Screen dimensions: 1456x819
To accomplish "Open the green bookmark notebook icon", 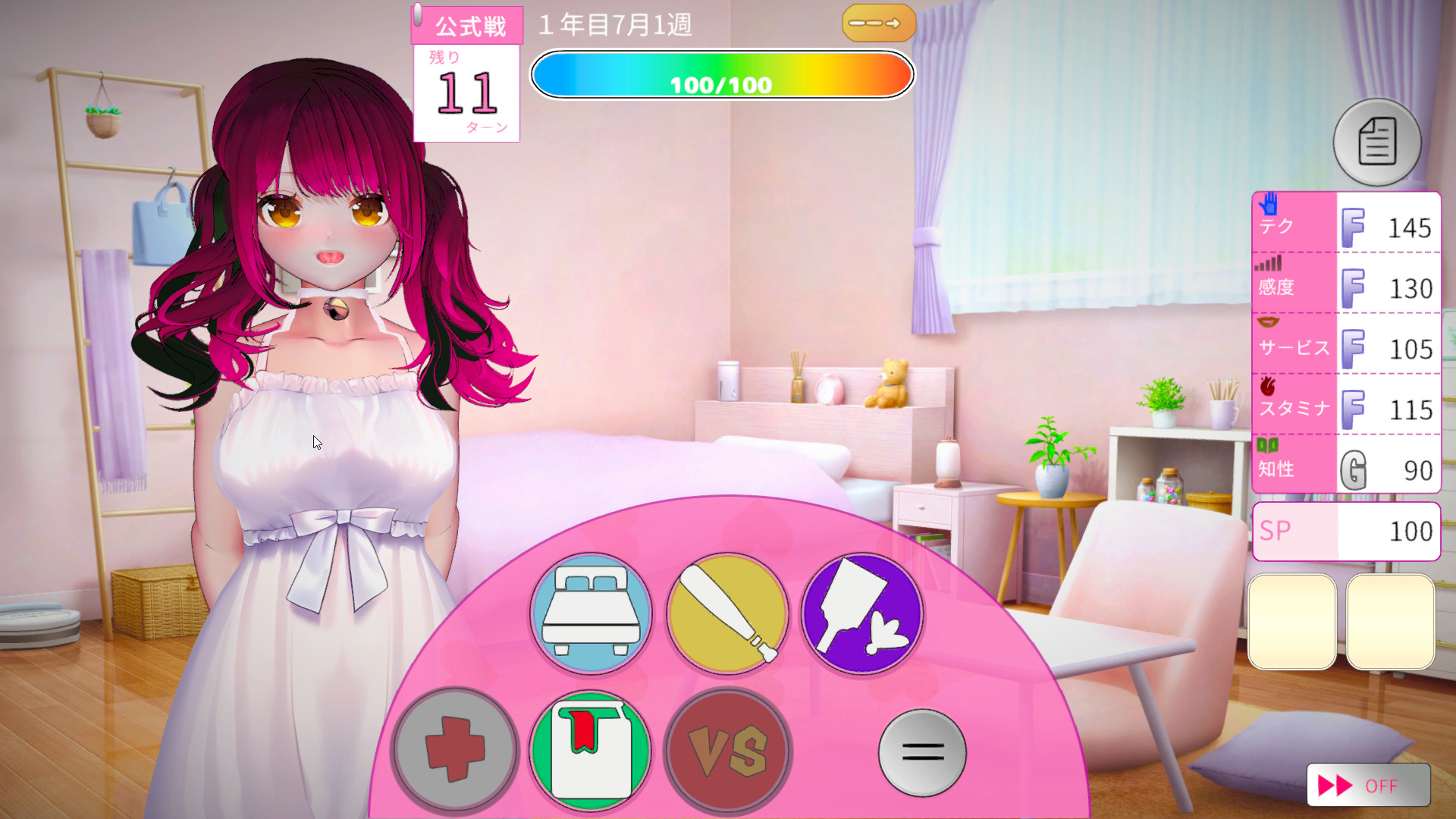I will click(x=591, y=750).
